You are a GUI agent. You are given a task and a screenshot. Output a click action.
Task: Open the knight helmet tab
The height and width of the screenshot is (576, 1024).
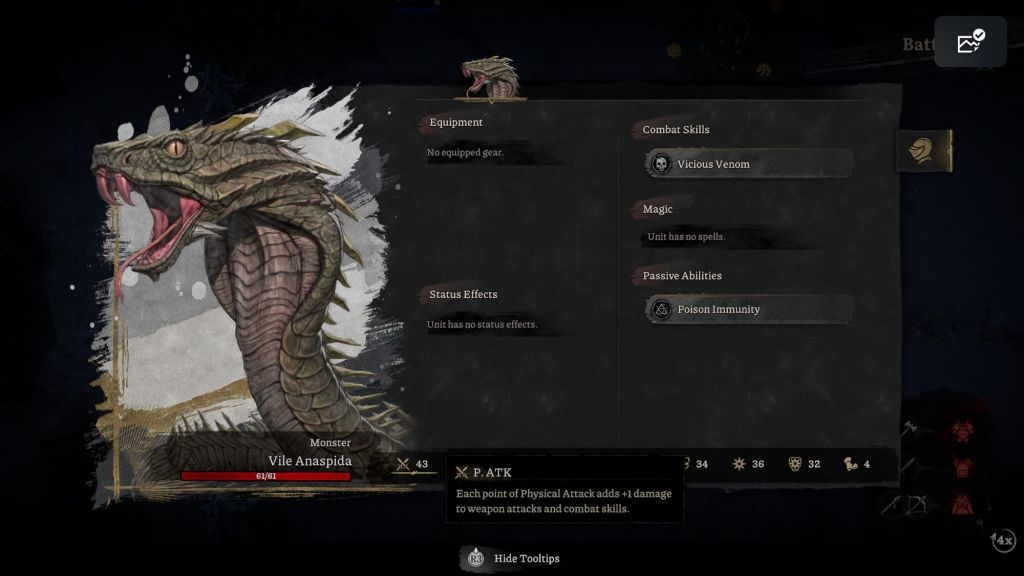click(922, 151)
